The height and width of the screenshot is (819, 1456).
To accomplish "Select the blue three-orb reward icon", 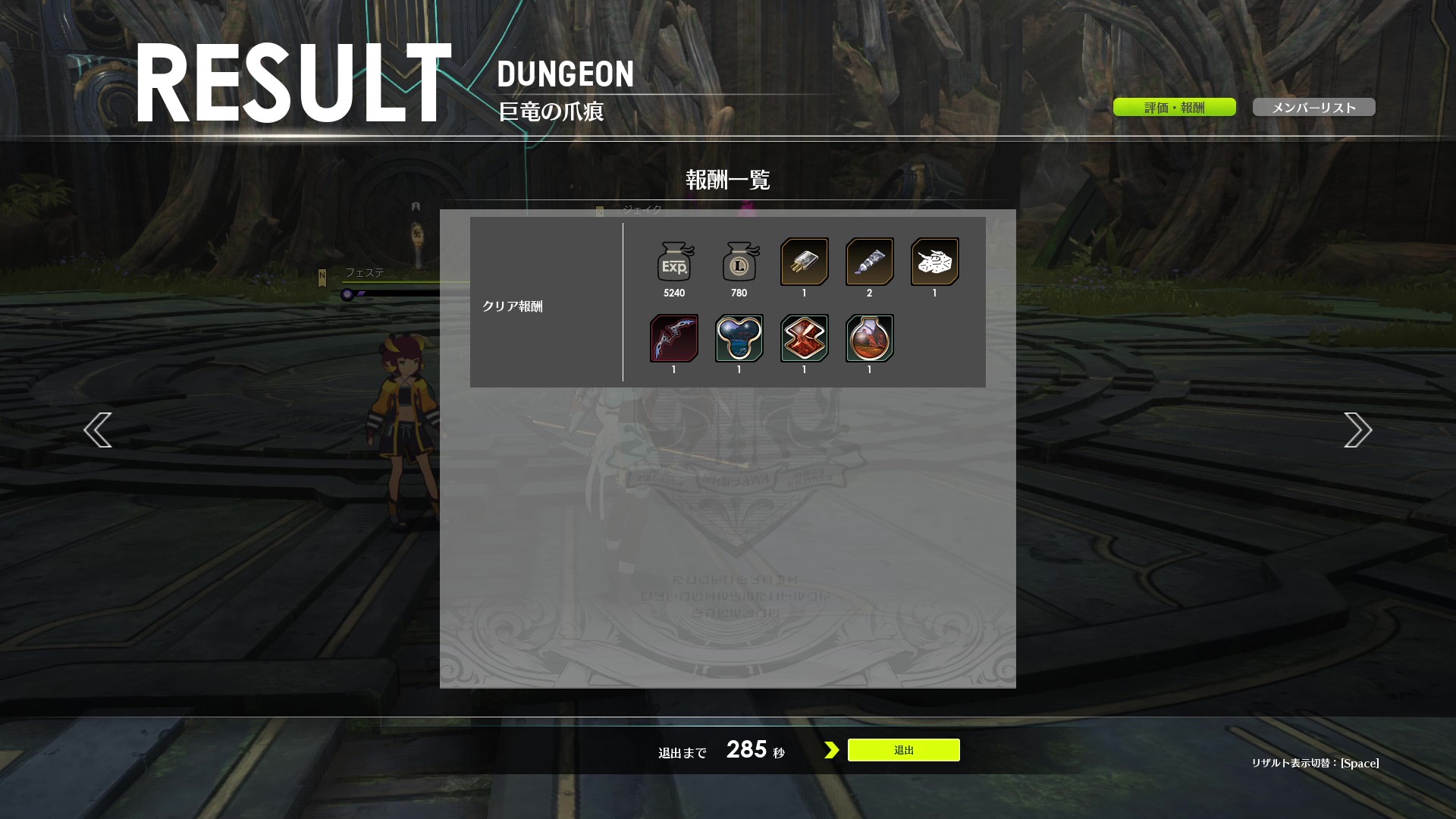I will 739,338.
